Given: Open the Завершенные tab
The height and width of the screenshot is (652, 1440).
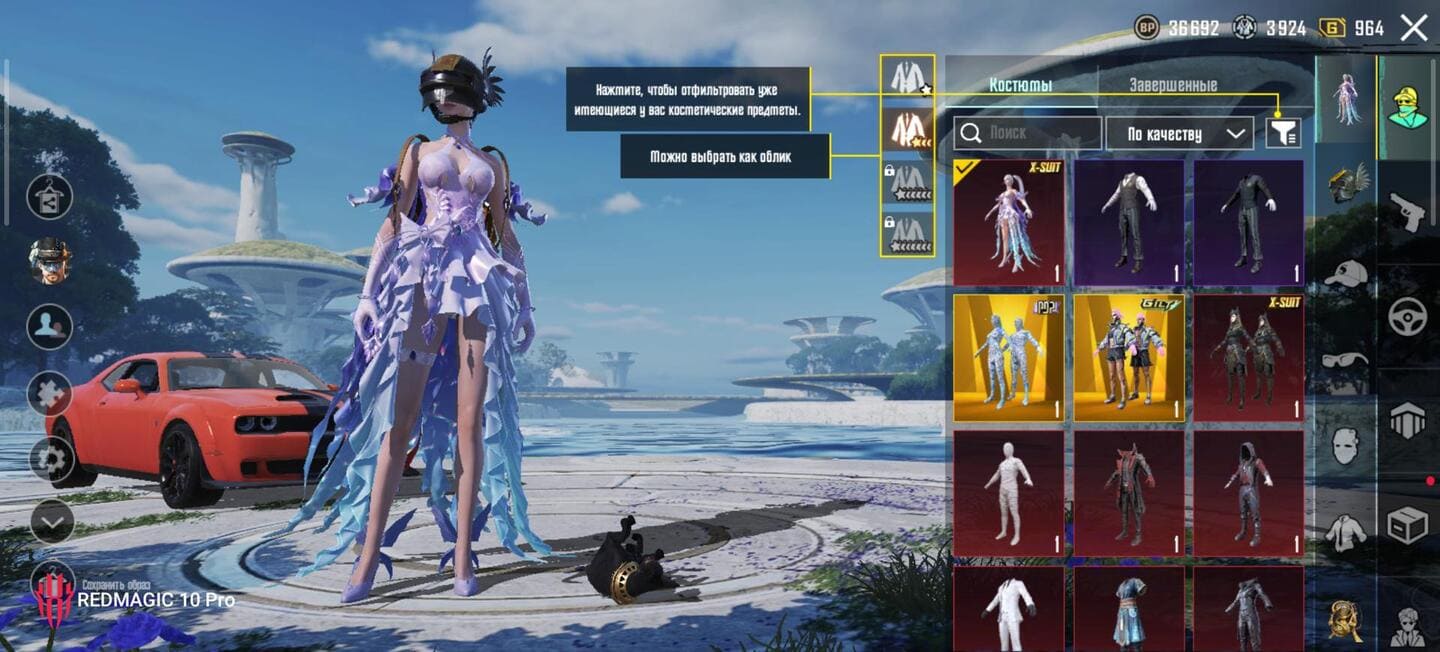Looking at the screenshot, I should [x=1173, y=85].
